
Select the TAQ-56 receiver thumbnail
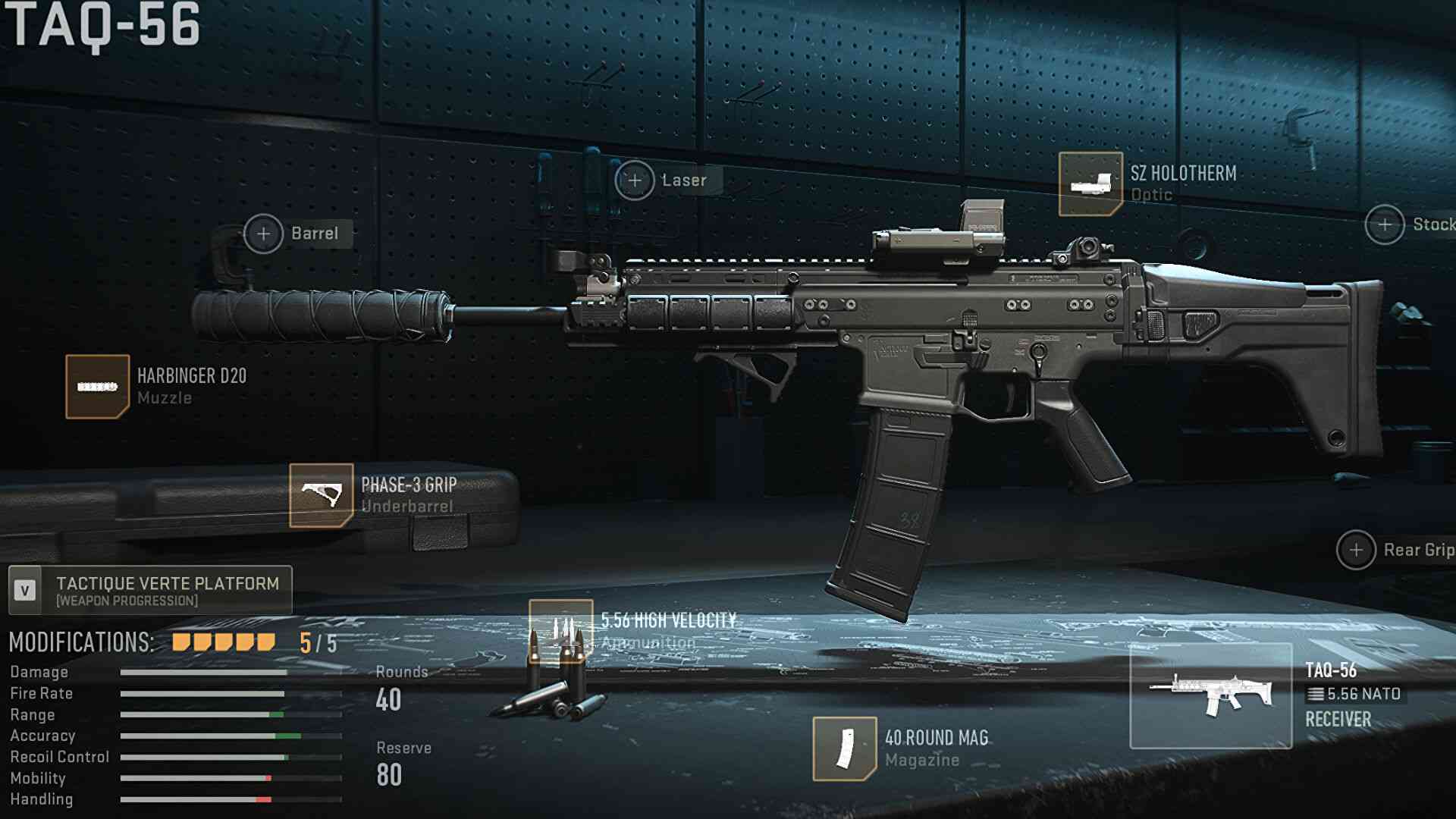pos(1210,695)
